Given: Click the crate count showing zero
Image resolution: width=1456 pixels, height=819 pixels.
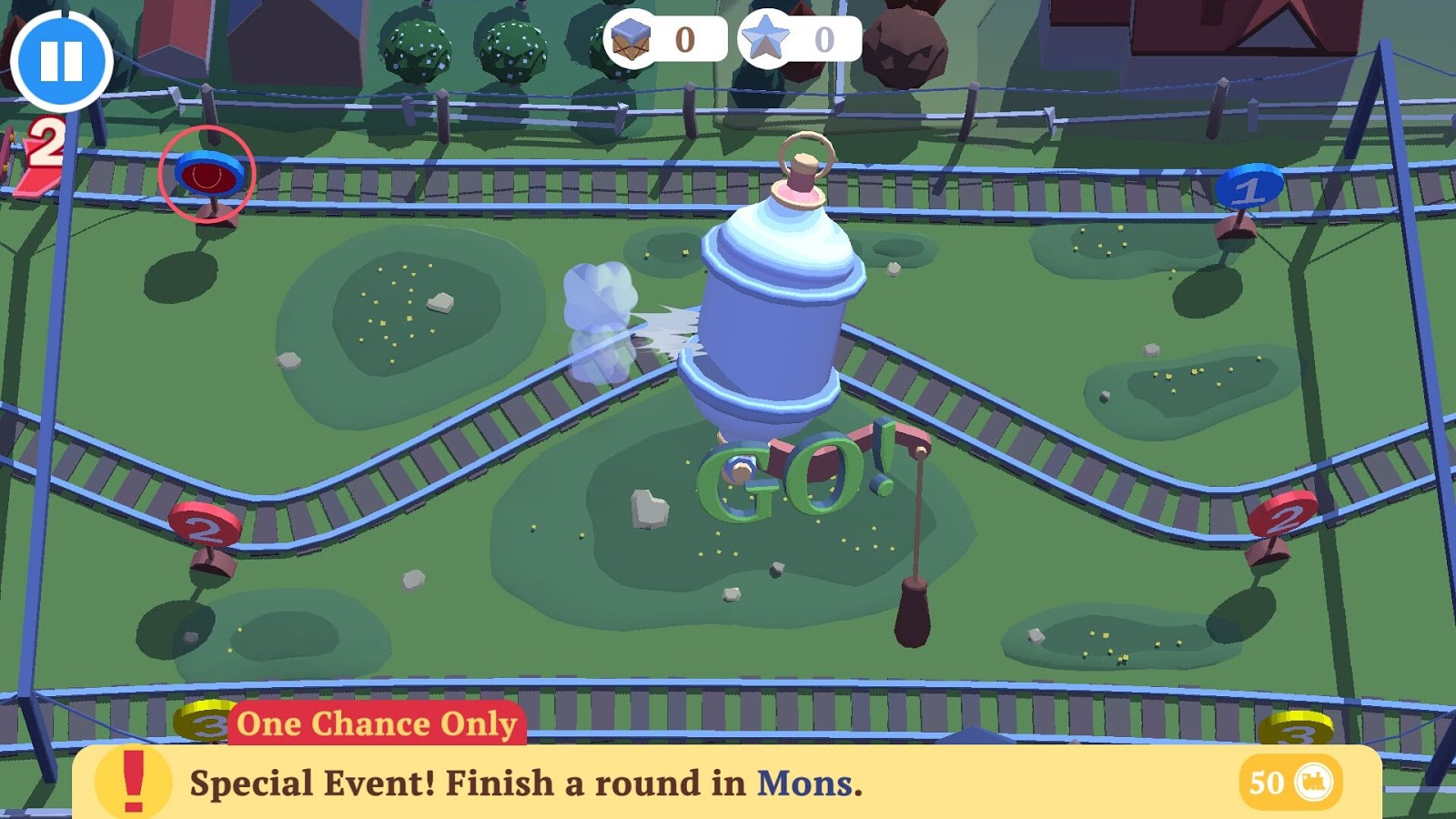Looking at the screenshot, I should (x=686, y=39).
